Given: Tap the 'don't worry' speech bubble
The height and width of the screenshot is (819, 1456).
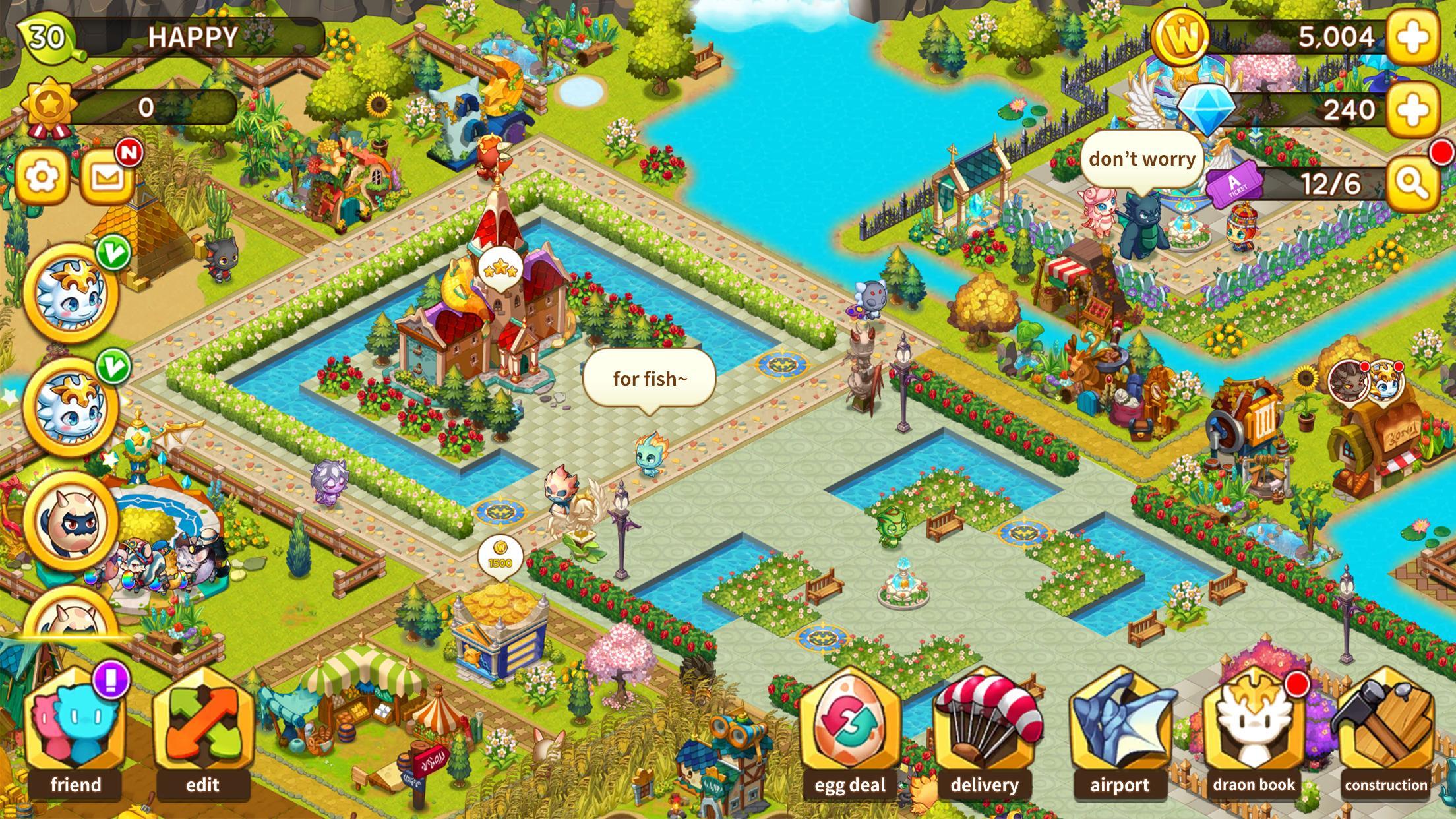Looking at the screenshot, I should [1142, 158].
